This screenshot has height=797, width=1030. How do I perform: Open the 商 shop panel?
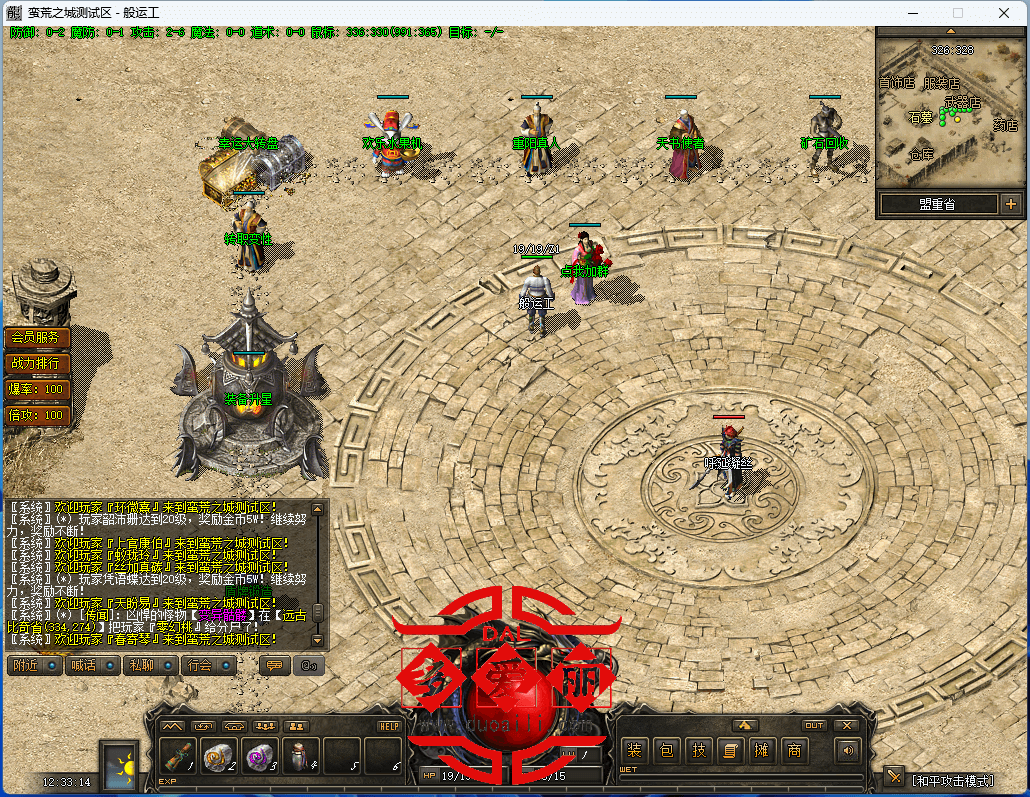(x=795, y=750)
